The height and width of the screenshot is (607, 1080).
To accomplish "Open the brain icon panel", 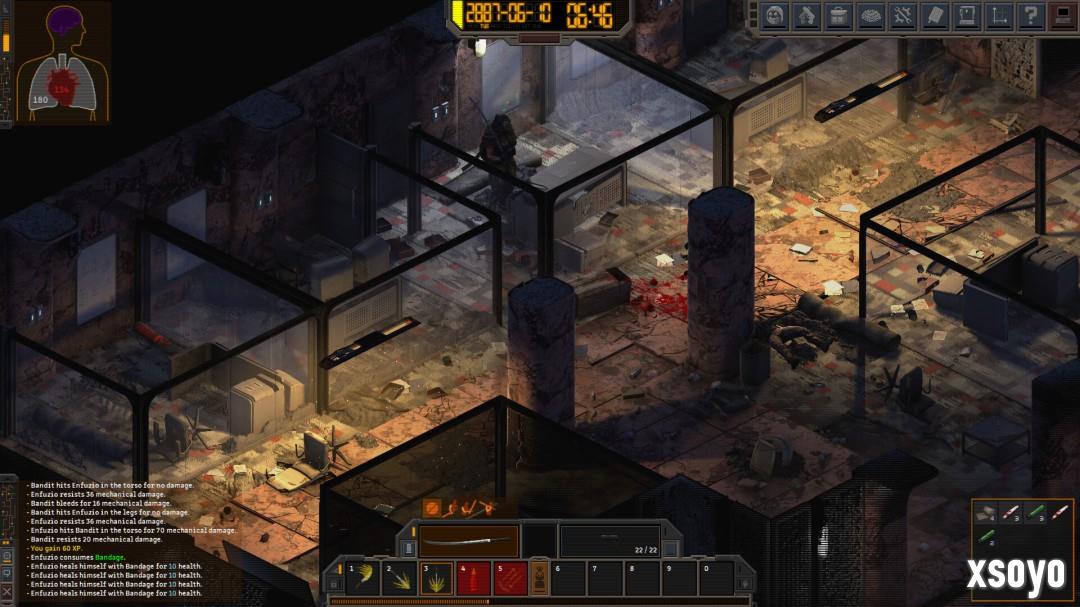I will [870, 16].
